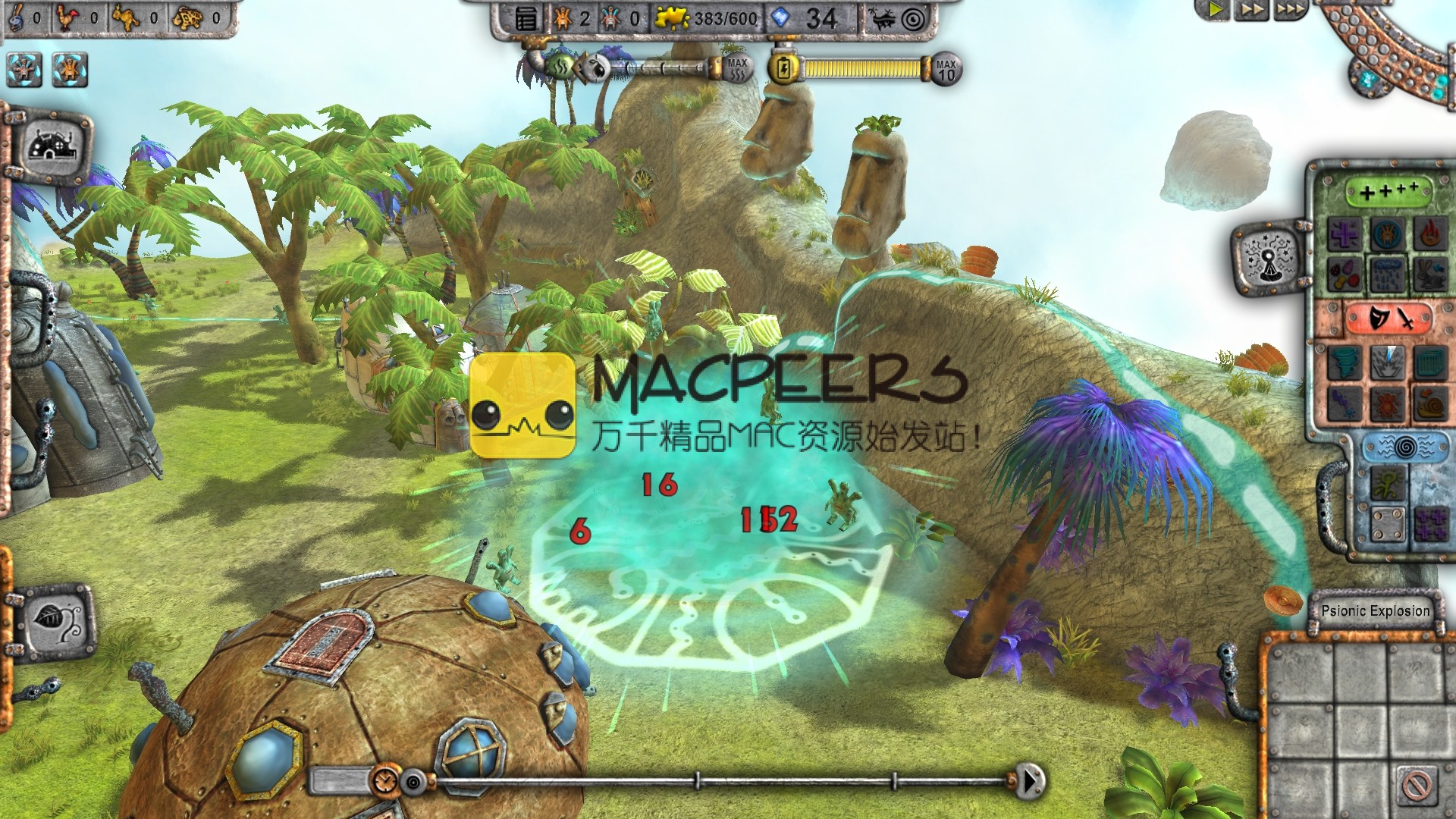Viewport: 1456px width, 819px height.
Task: Click the play arrow at the timeline's end
Action: click(1029, 780)
